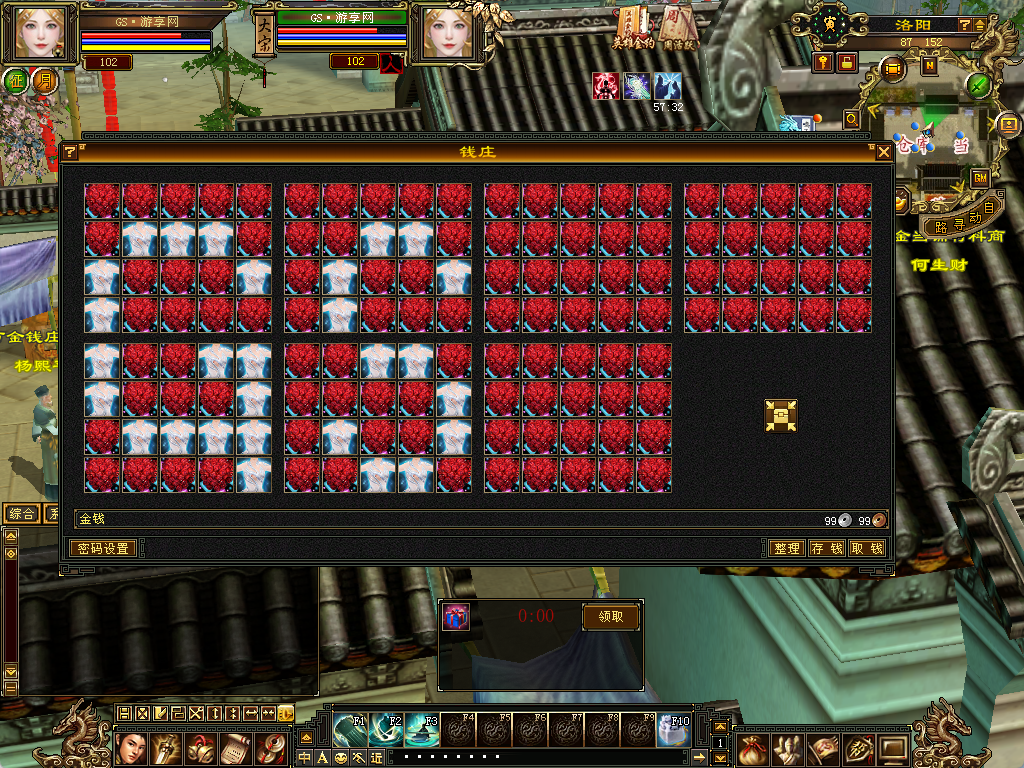The image size is (1024, 768).
Task: Close the 钱庄 bank window
Action: (884, 152)
